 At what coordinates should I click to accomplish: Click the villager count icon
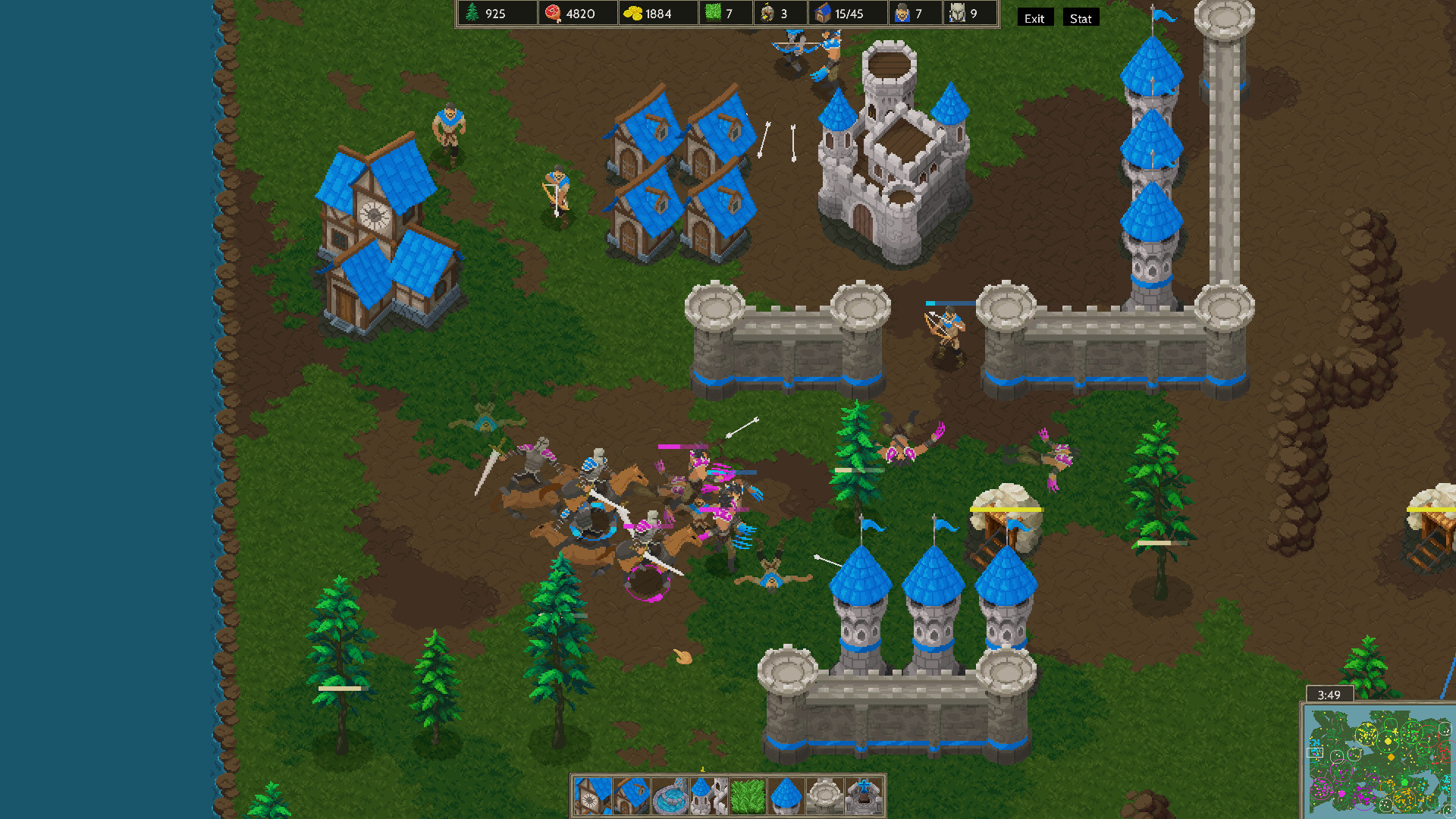coord(901,13)
